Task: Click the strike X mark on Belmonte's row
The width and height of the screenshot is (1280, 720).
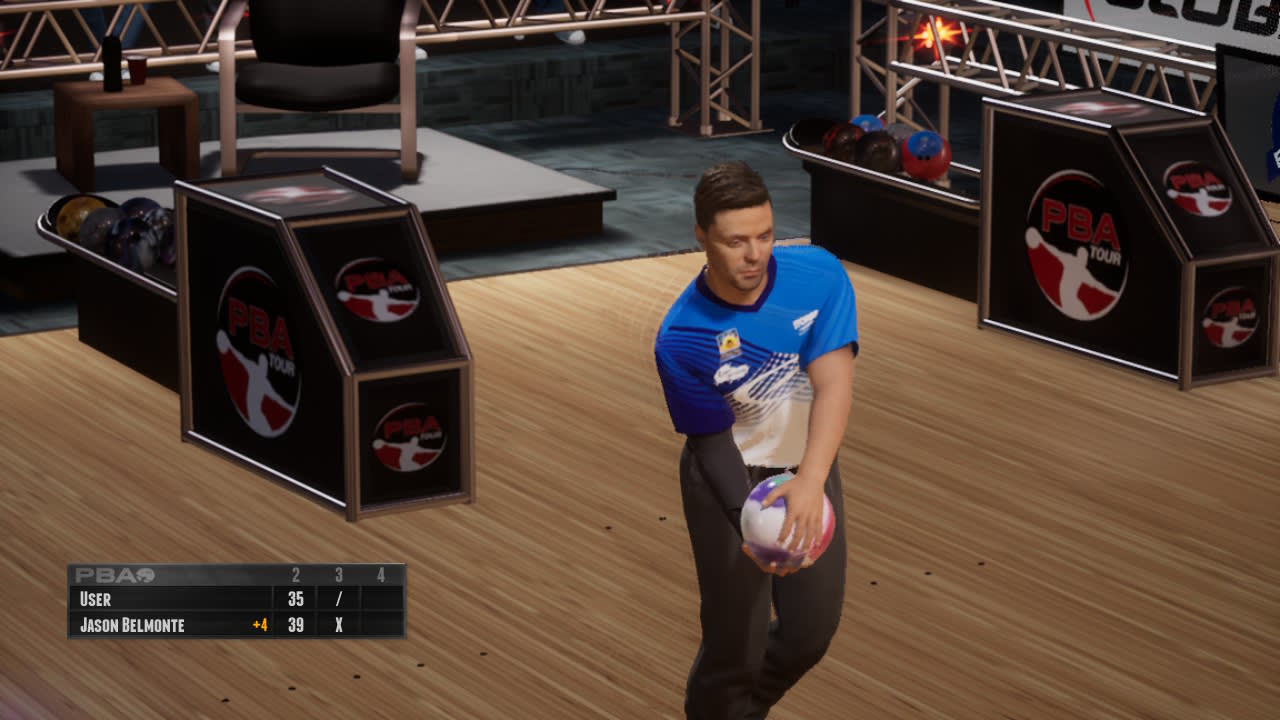Action: coord(337,622)
